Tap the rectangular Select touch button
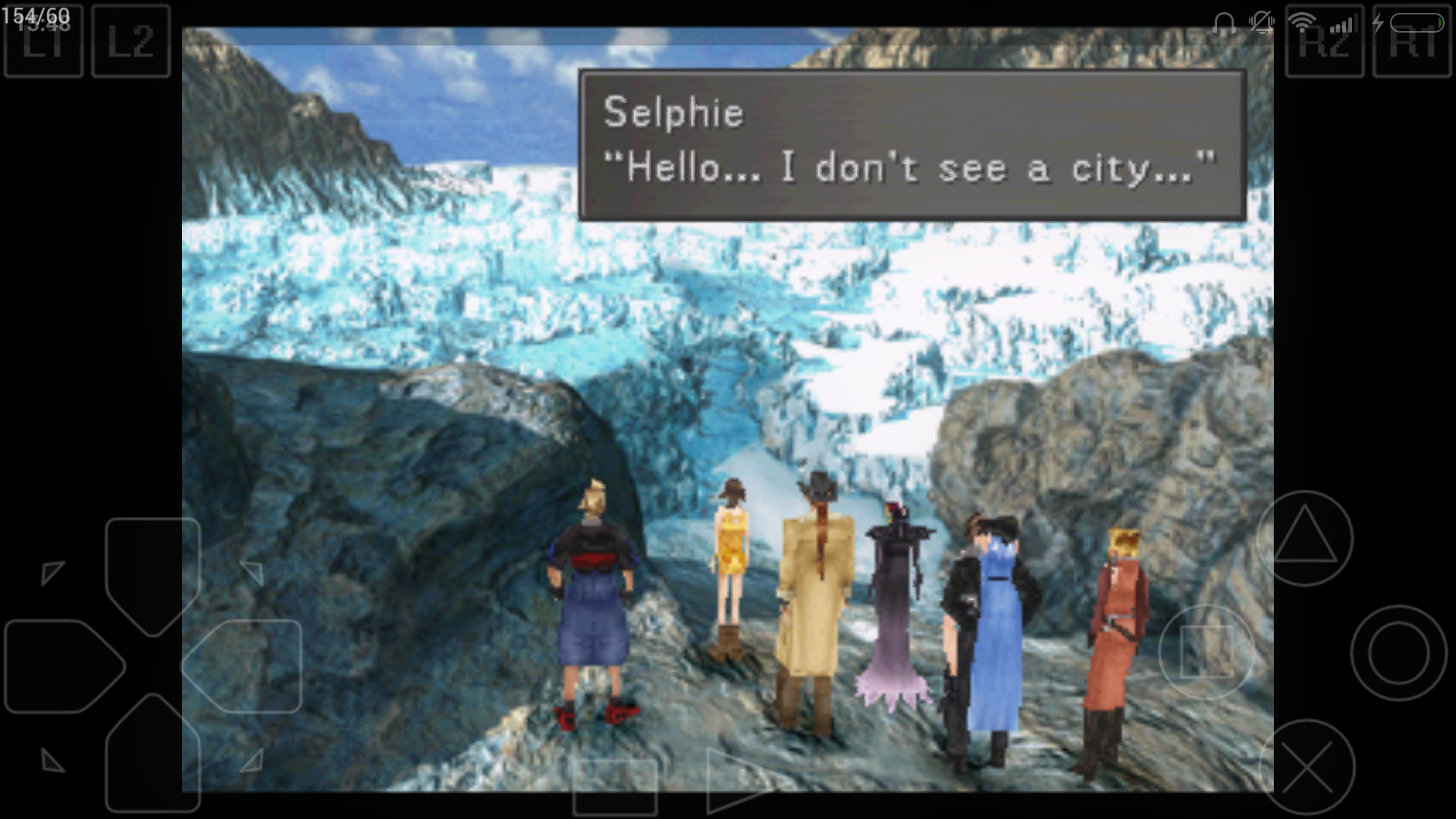This screenshot has height=819, width=1456. coord(614,789)
